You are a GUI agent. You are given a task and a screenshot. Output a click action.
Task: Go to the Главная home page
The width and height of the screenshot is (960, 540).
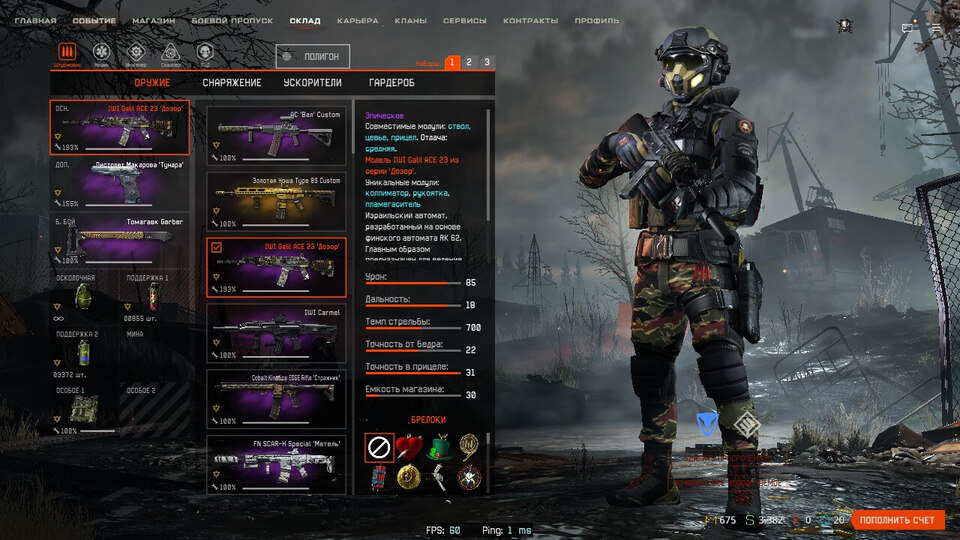tap(35, 20)
